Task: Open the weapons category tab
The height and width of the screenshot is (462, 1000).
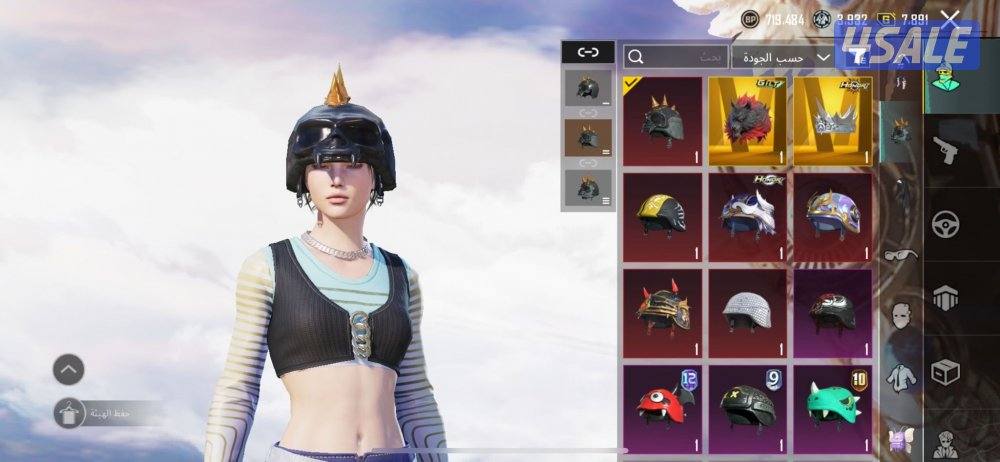Action: click(x=945, y=152)
